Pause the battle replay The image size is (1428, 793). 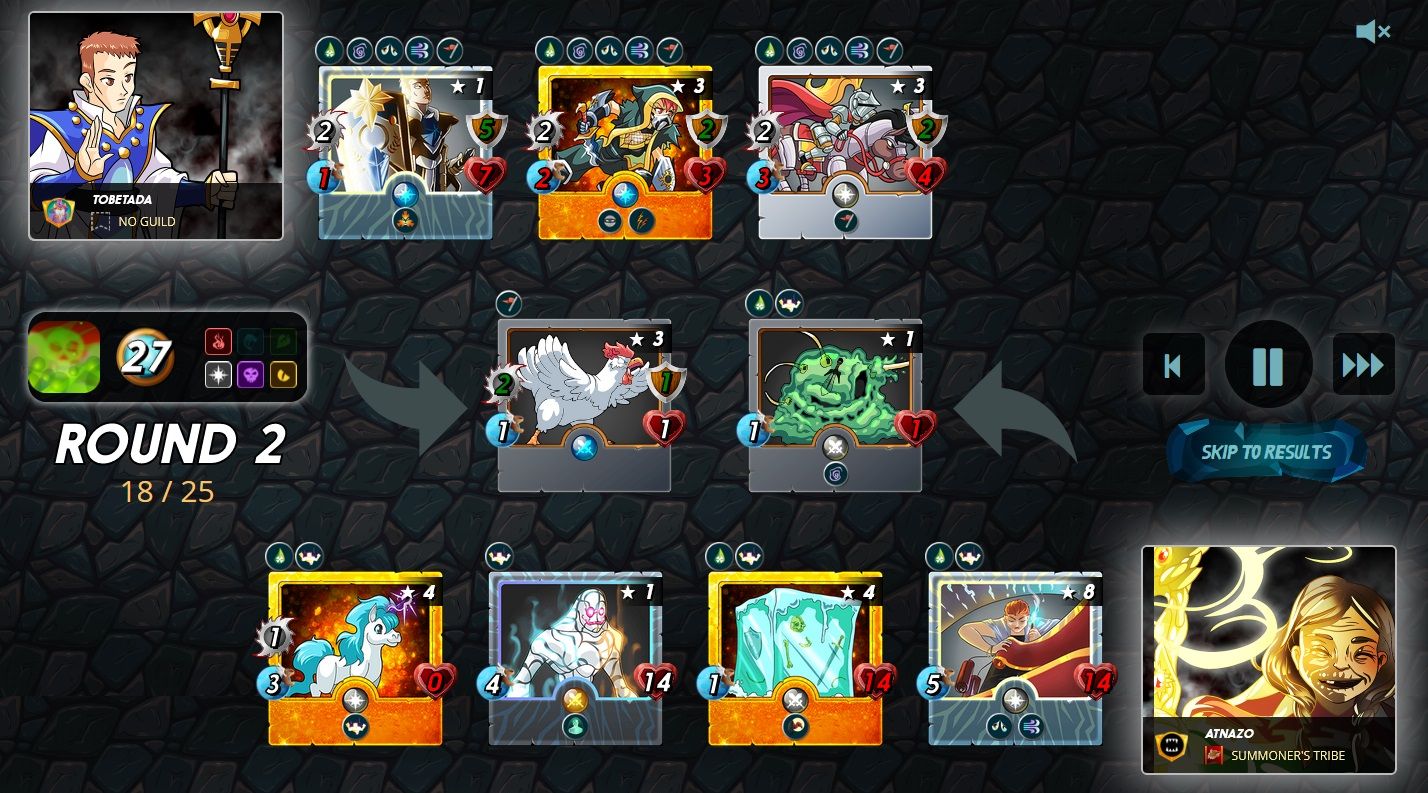coord(1267,365)
